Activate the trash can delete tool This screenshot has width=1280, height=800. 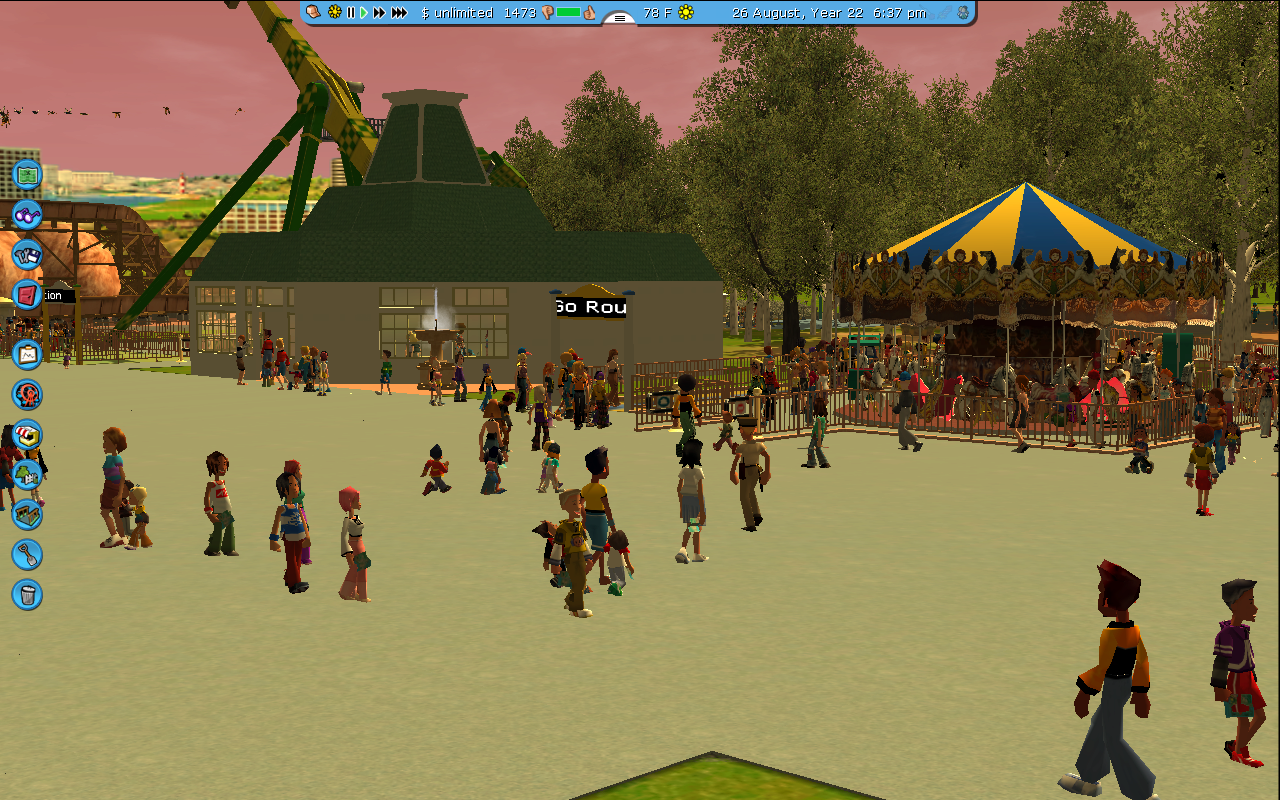pyautogui.click(x=27, y=594)
